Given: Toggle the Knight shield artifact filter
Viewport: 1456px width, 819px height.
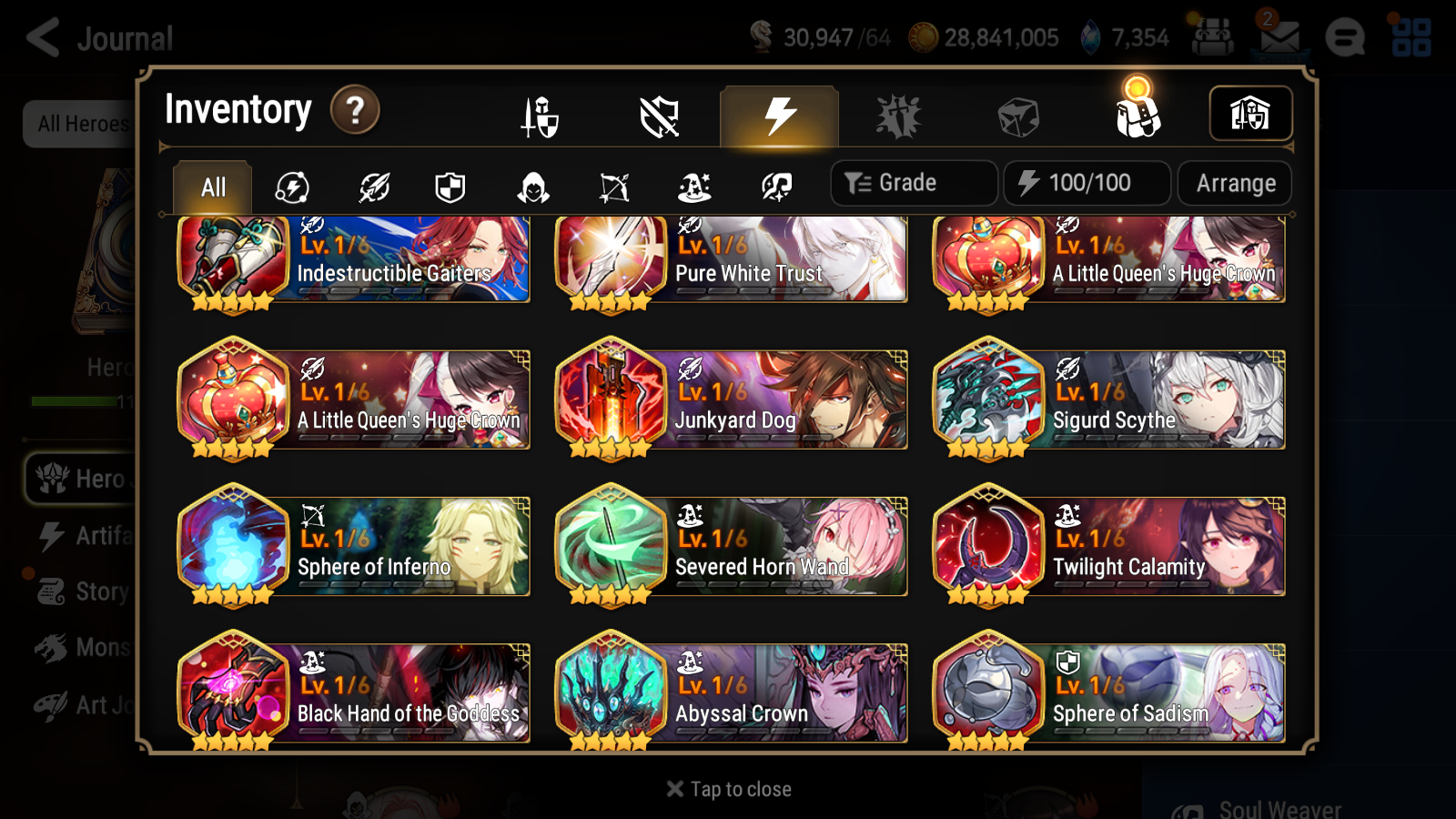Looking at the screenshot, I should [x=450, y=187].
